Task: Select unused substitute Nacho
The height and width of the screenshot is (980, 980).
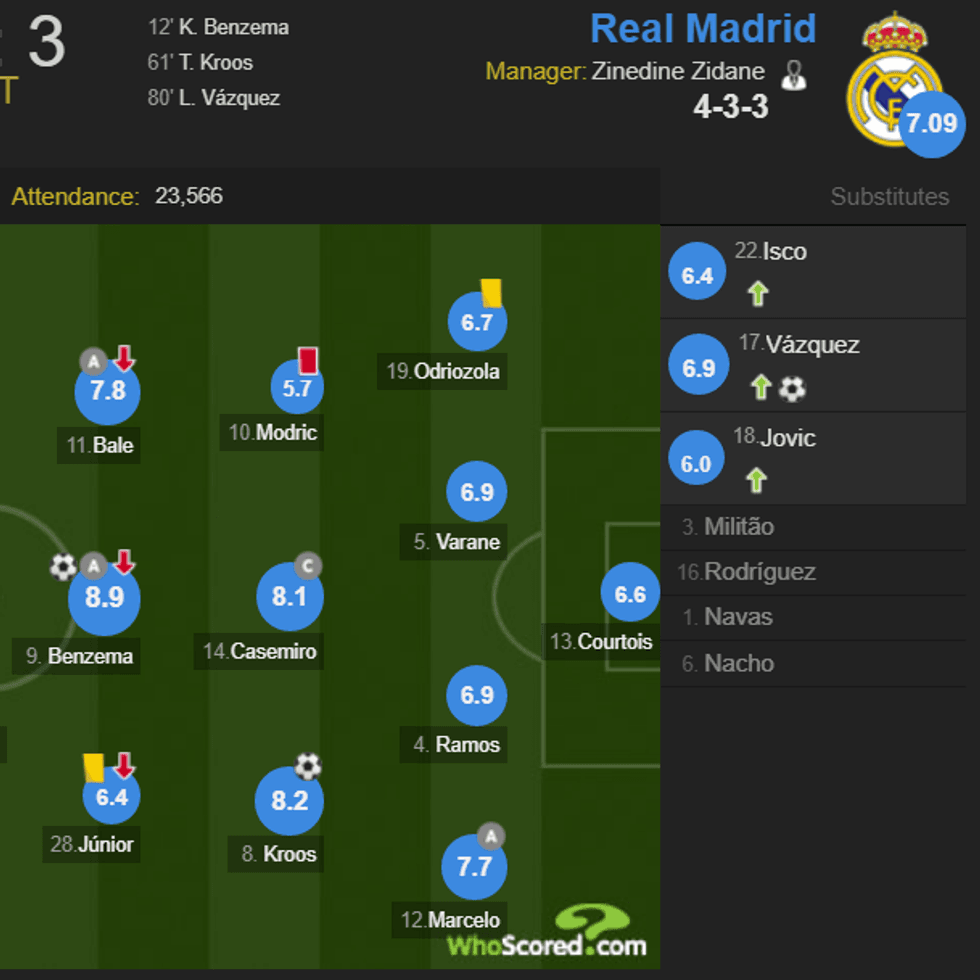Action: [738, 663]
